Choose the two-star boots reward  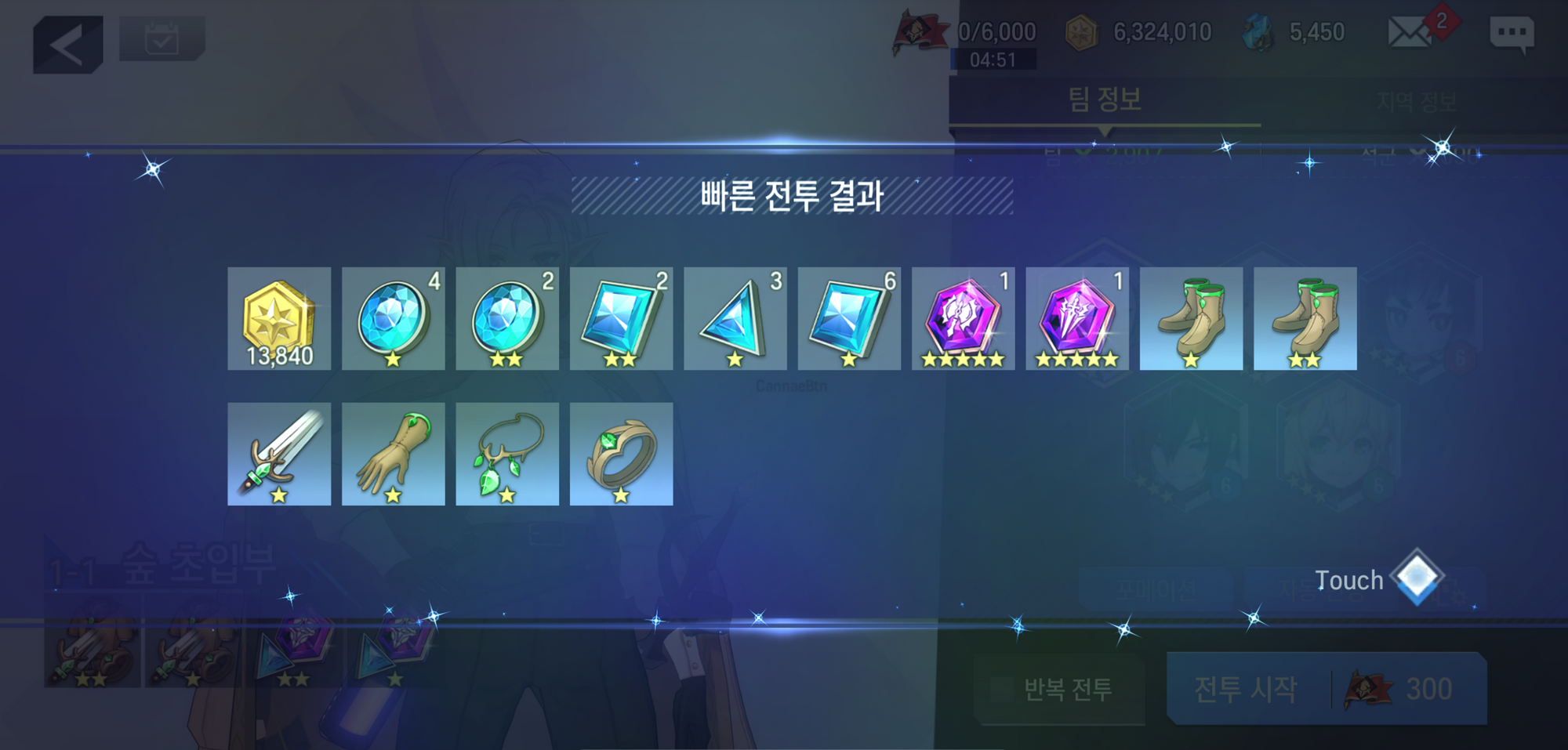1305,318
